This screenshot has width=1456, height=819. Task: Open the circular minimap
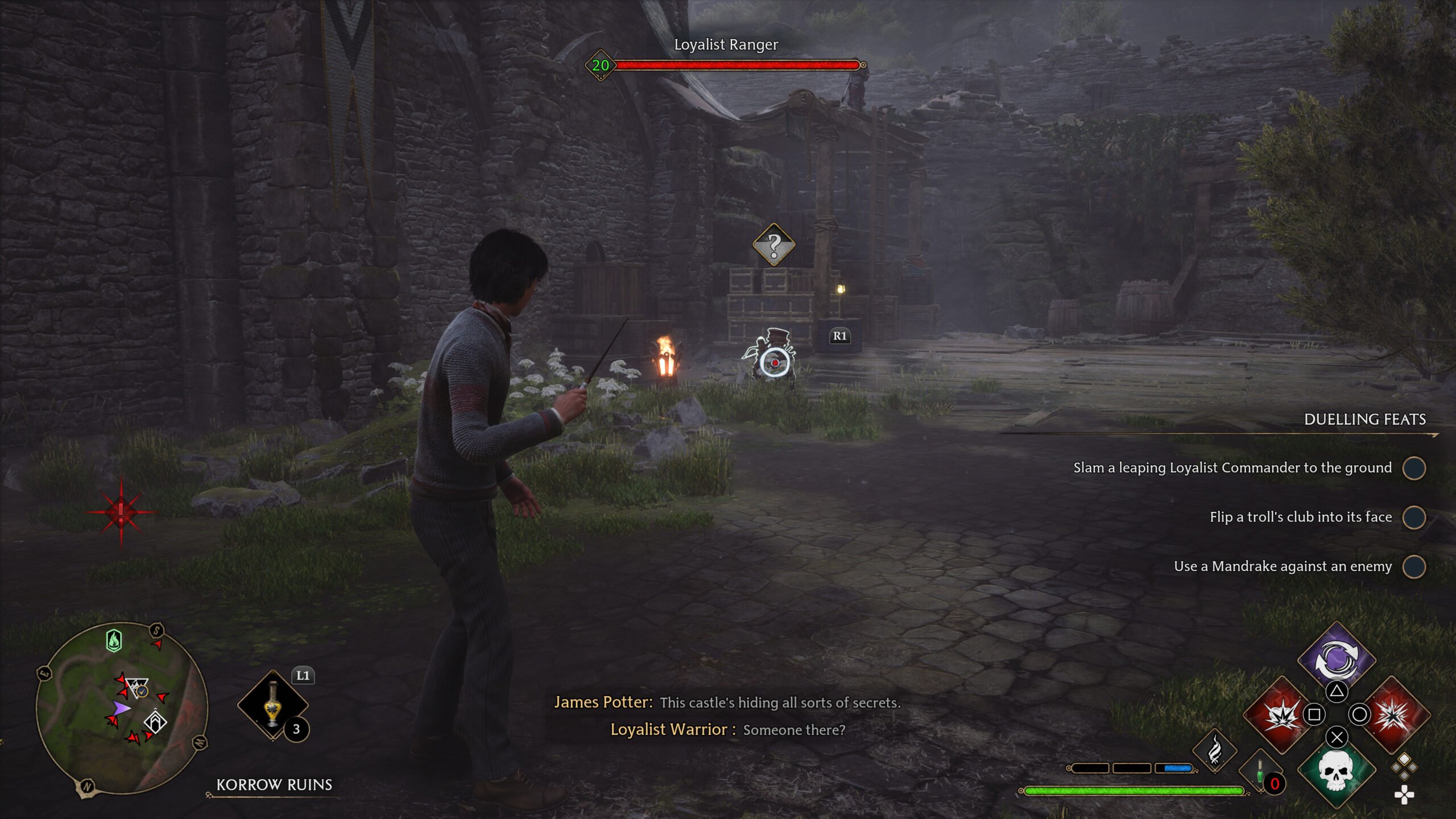tap(122, 708)
